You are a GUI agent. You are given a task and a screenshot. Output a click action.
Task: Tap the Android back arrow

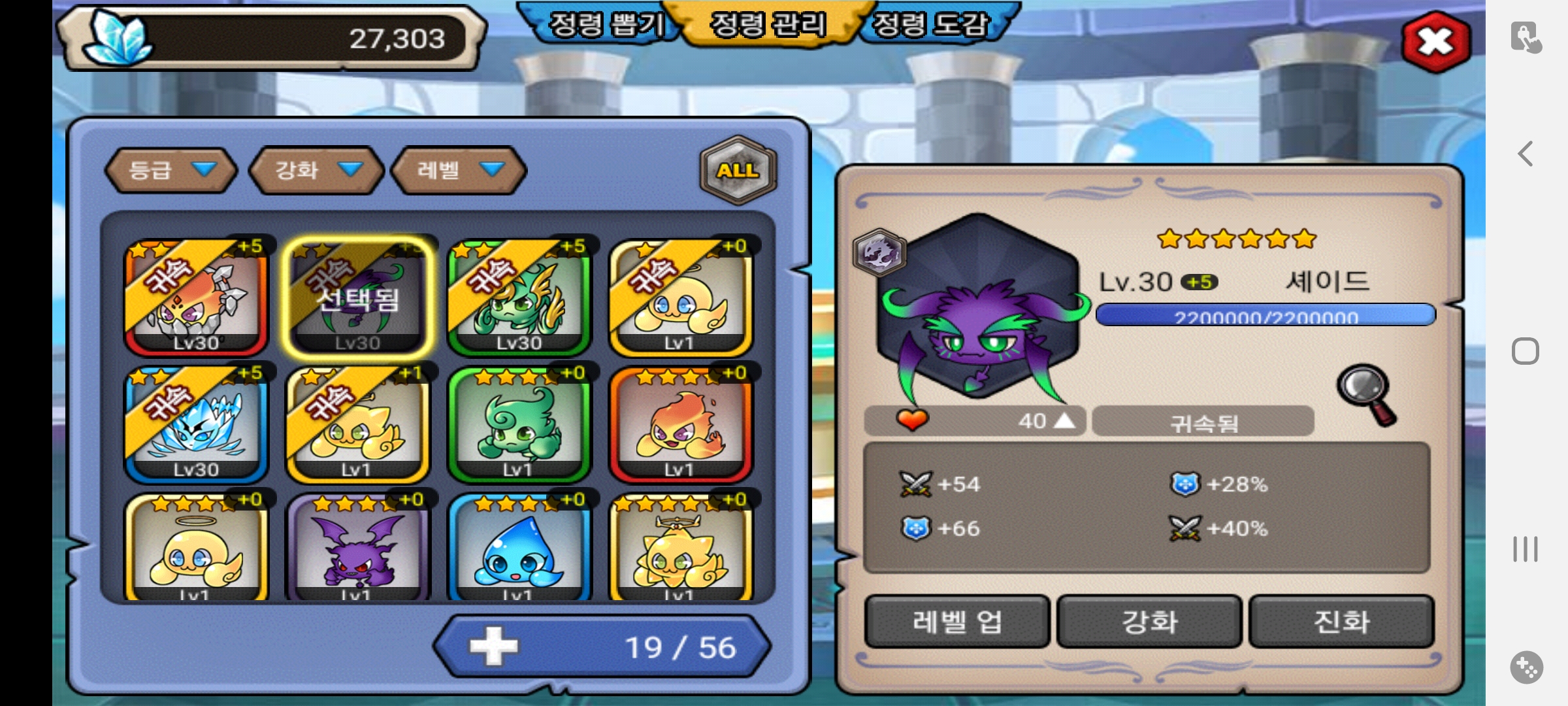pos(1526,154)
